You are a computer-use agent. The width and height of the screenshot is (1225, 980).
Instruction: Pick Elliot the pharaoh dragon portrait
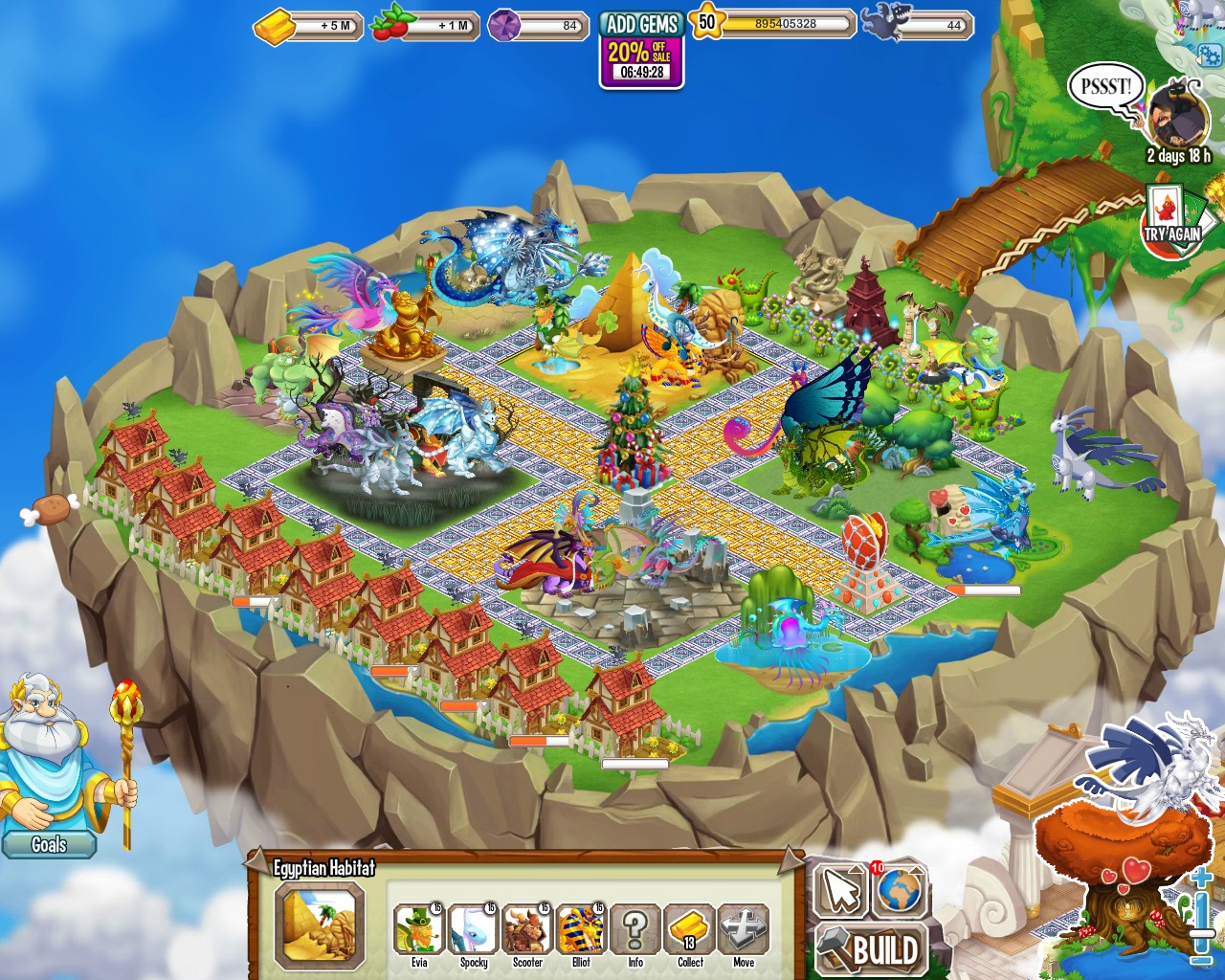click(x=581, y=928)
